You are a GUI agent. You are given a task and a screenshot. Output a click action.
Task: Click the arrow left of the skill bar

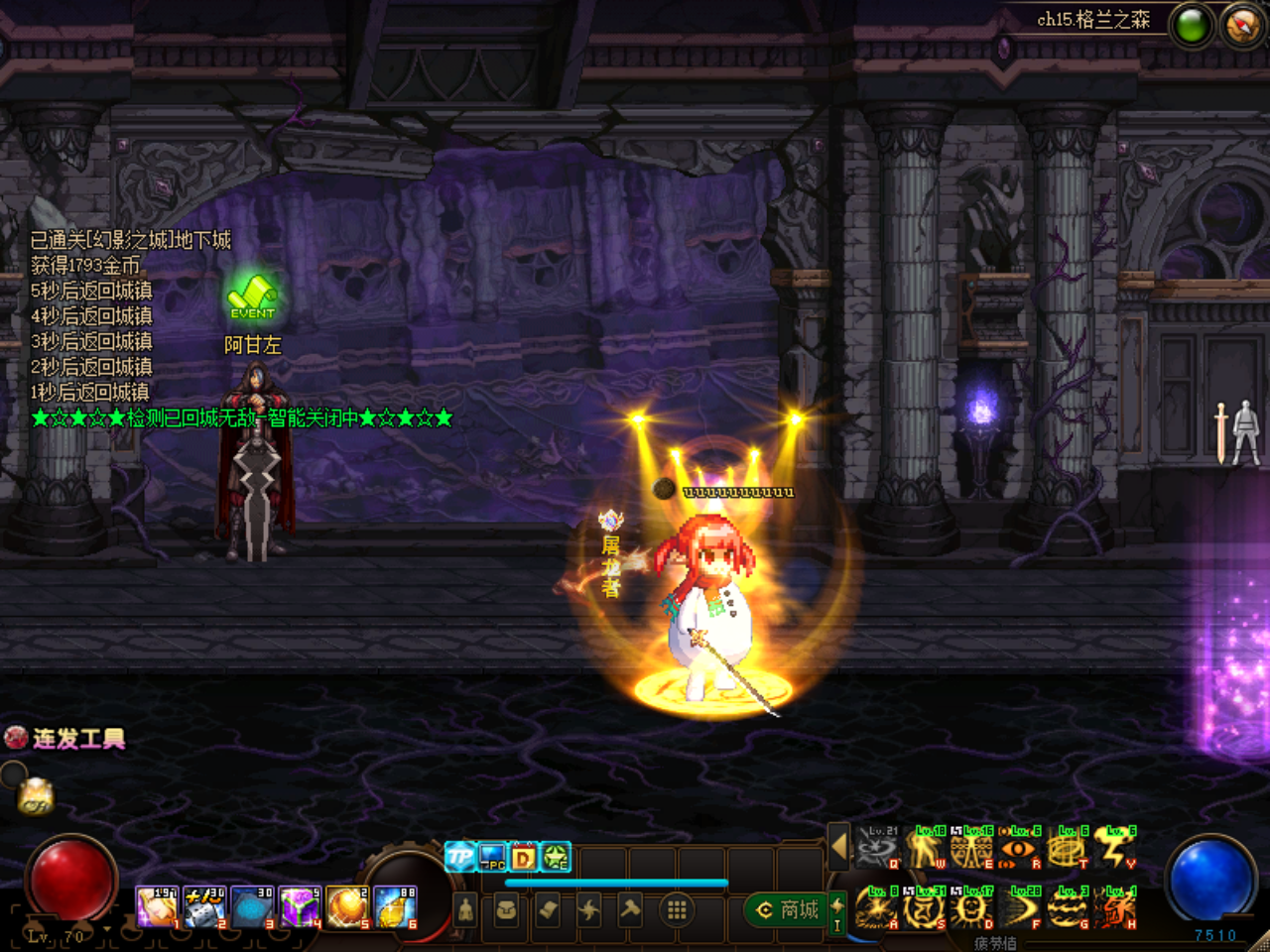click(x=839, y=846)
